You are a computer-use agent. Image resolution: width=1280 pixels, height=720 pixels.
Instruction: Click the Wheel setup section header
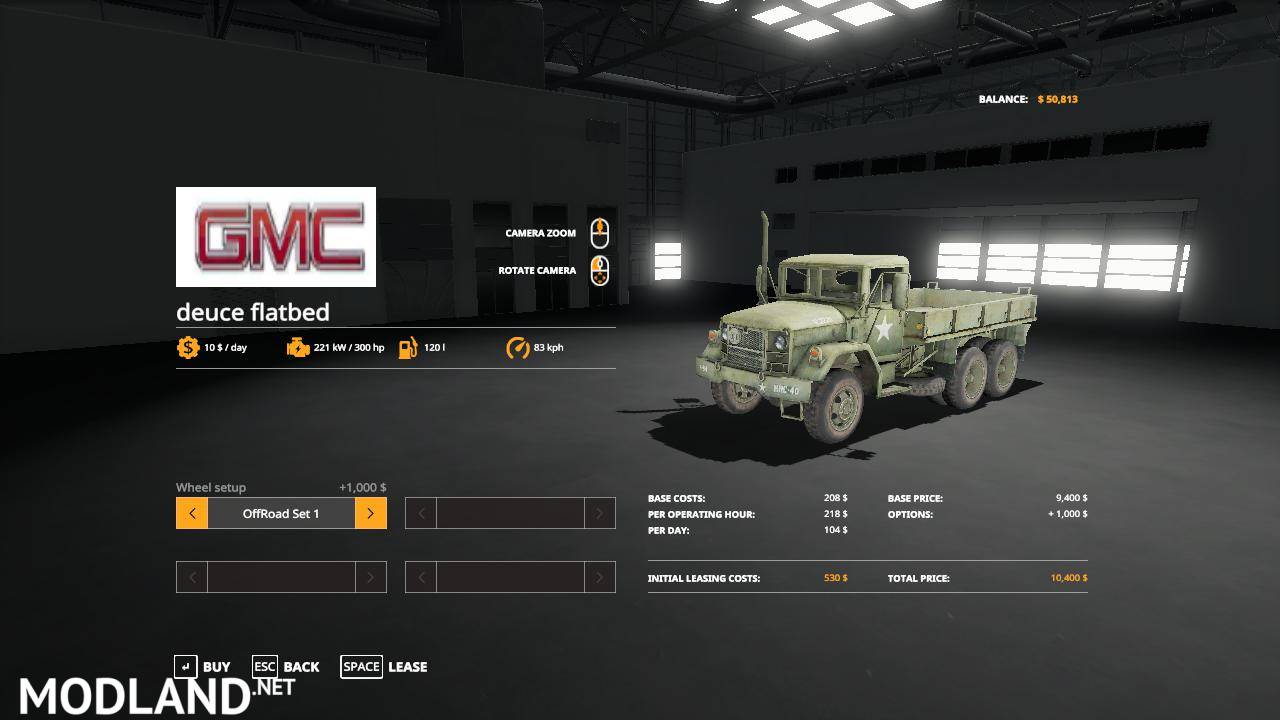click(x=210, y=487)
